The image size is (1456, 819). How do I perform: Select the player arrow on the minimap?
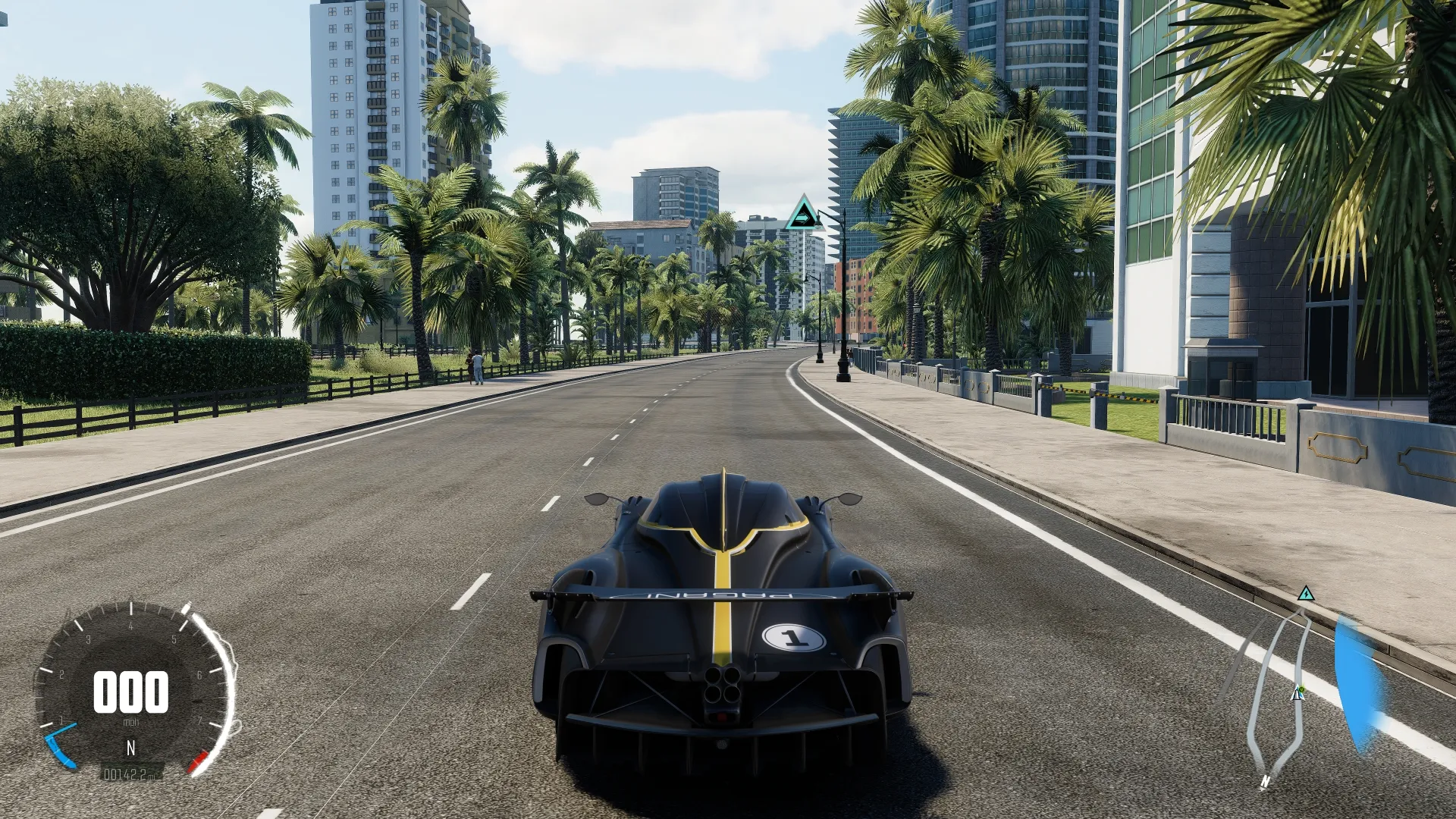(1296, 693)
